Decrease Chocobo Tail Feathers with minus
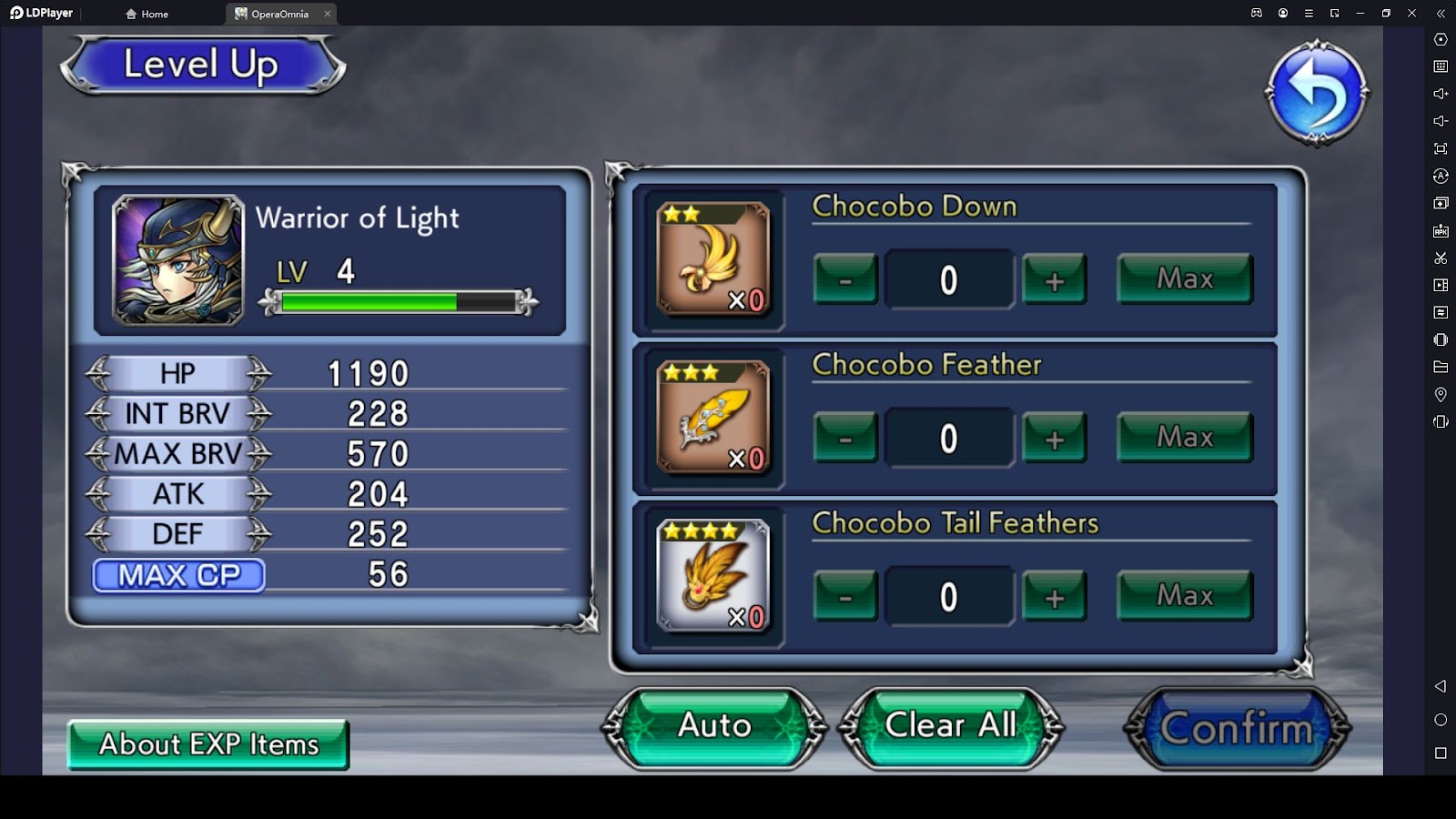This screenshot has height=819, width=1456. (x=845, y=597)
